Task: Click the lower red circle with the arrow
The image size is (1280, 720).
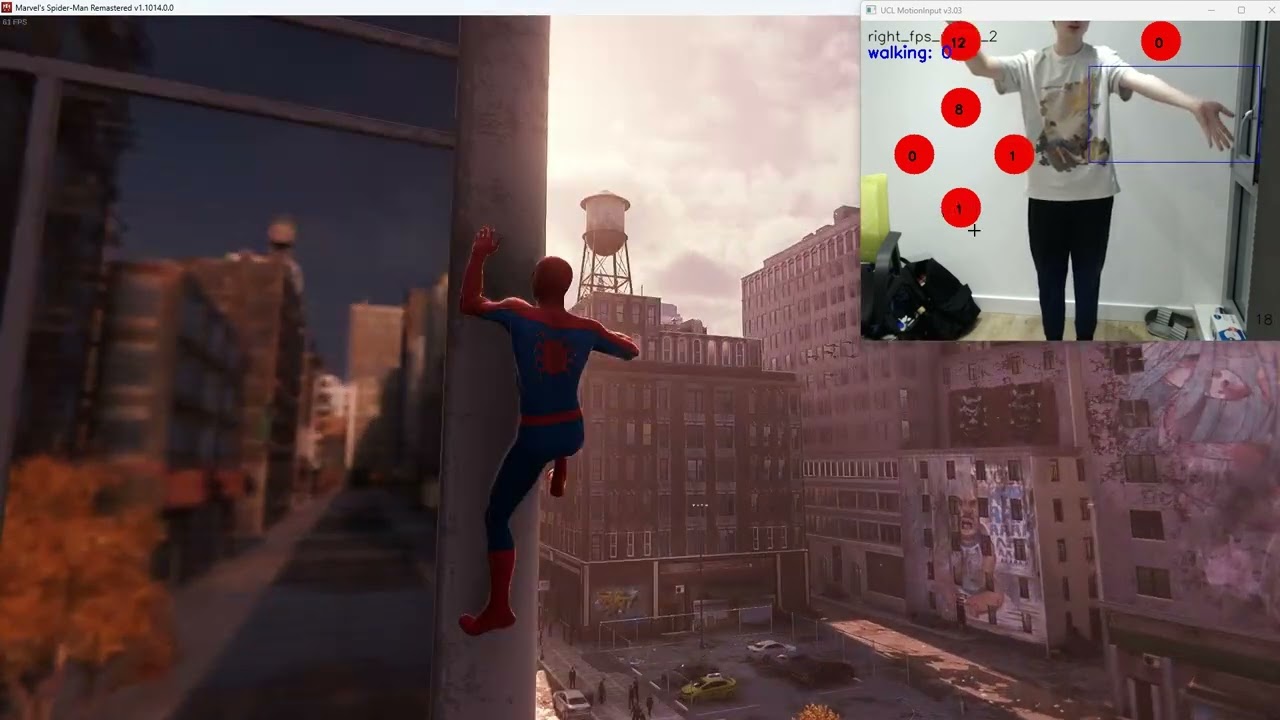Action: point(958,208)
